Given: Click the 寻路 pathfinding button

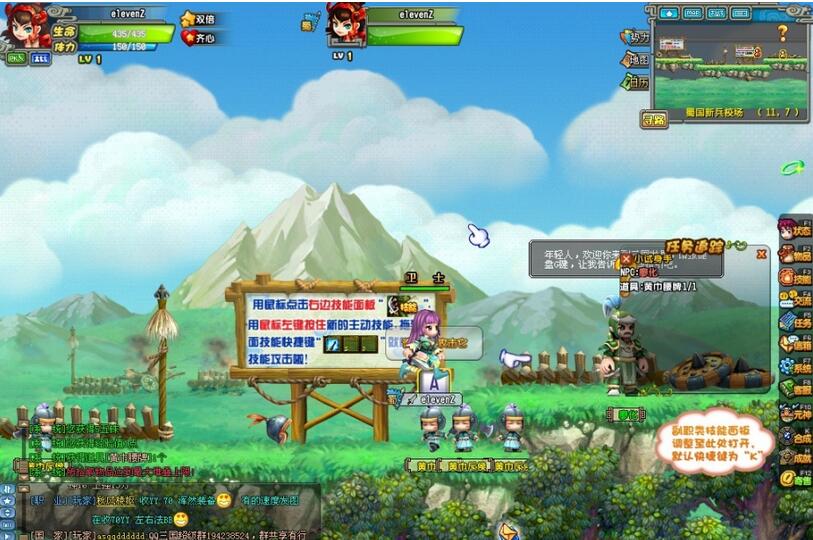Looking at the screenshot, I should tap(654, 120).
